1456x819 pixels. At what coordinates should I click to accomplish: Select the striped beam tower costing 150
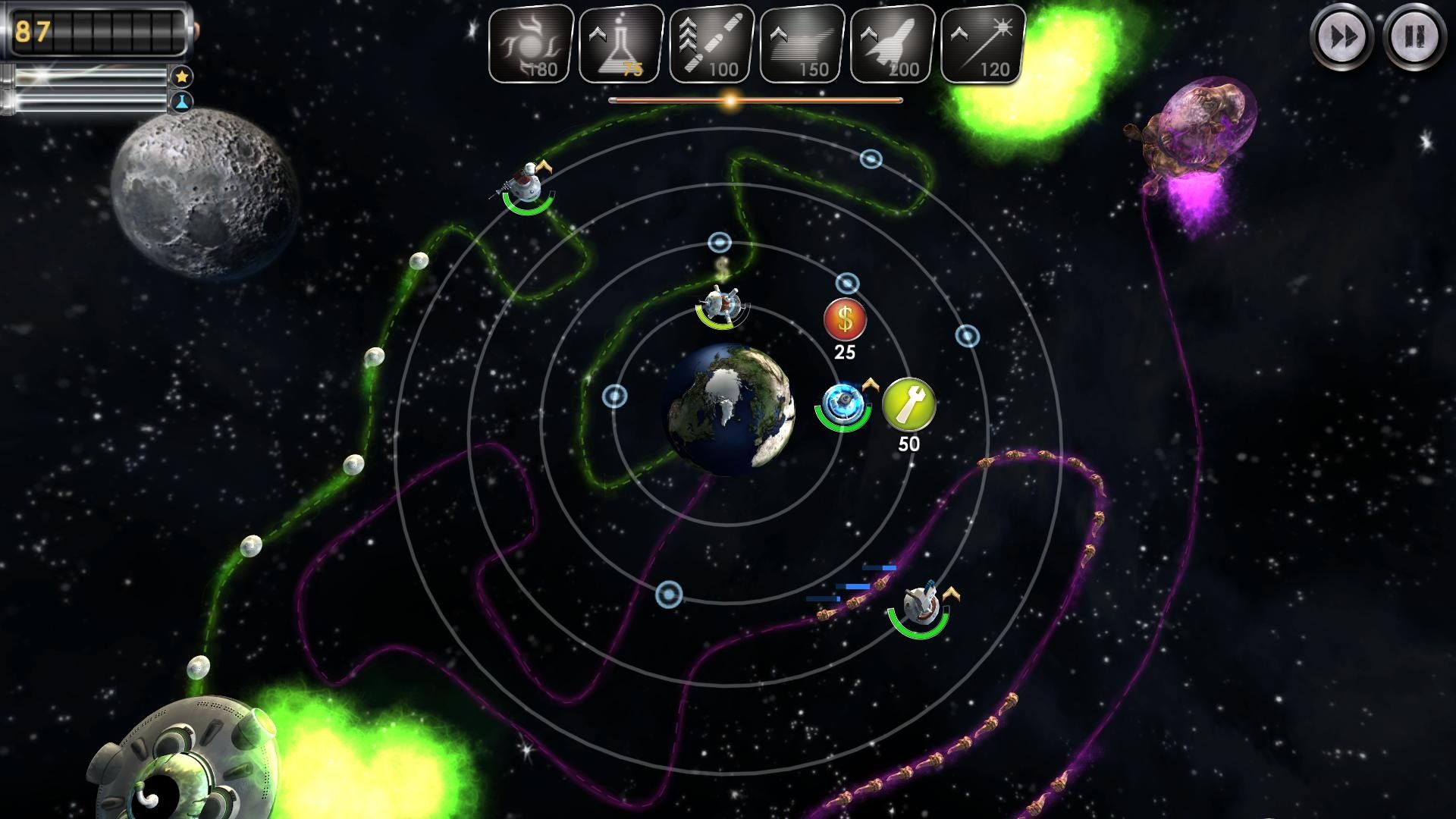(x=802, y=44)
